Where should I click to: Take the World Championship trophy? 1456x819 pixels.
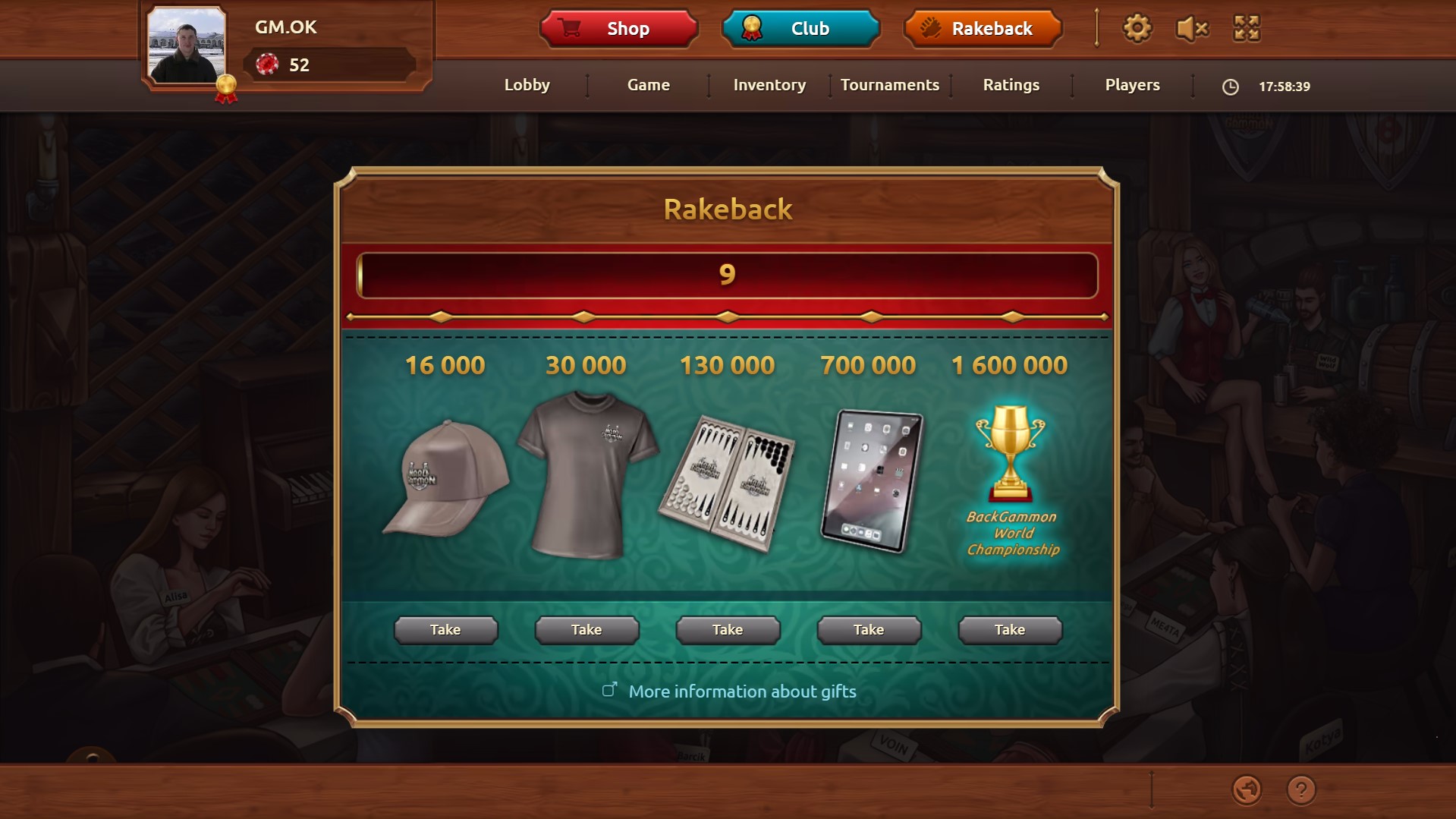(1009, 629)
